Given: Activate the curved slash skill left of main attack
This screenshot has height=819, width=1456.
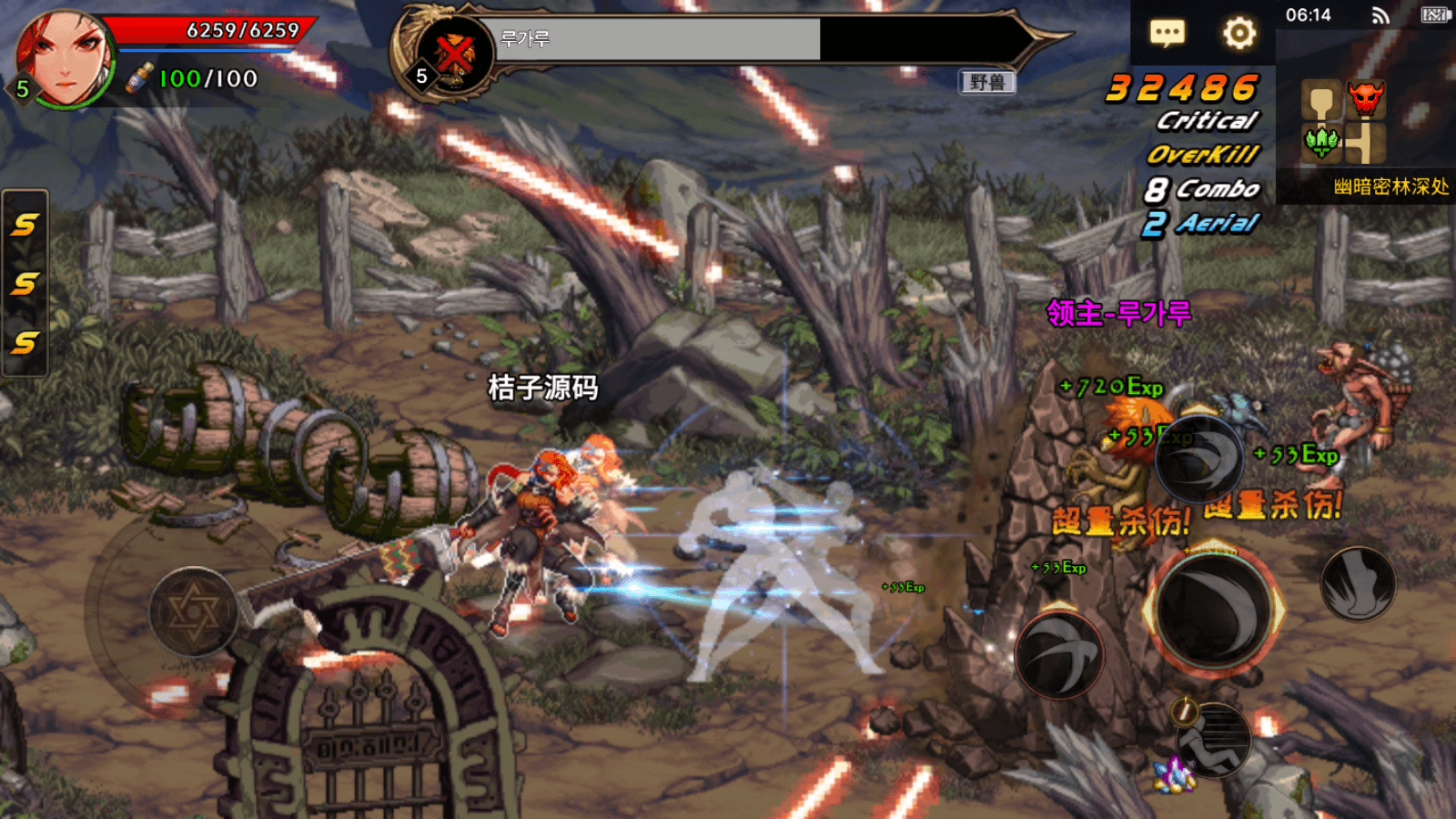Looking at the screenshot, I should 1059,655.
